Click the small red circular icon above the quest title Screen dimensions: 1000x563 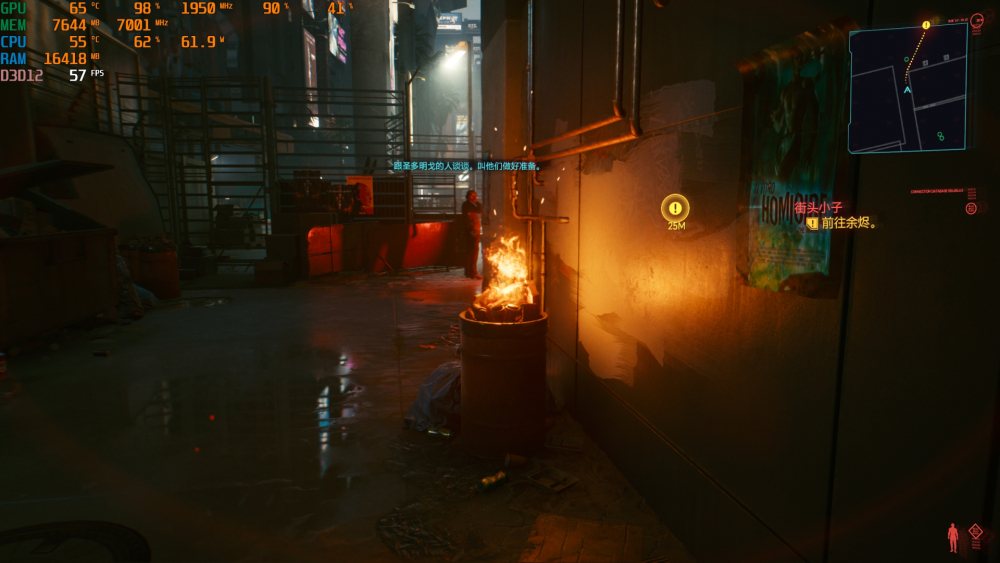pos(971,208)
